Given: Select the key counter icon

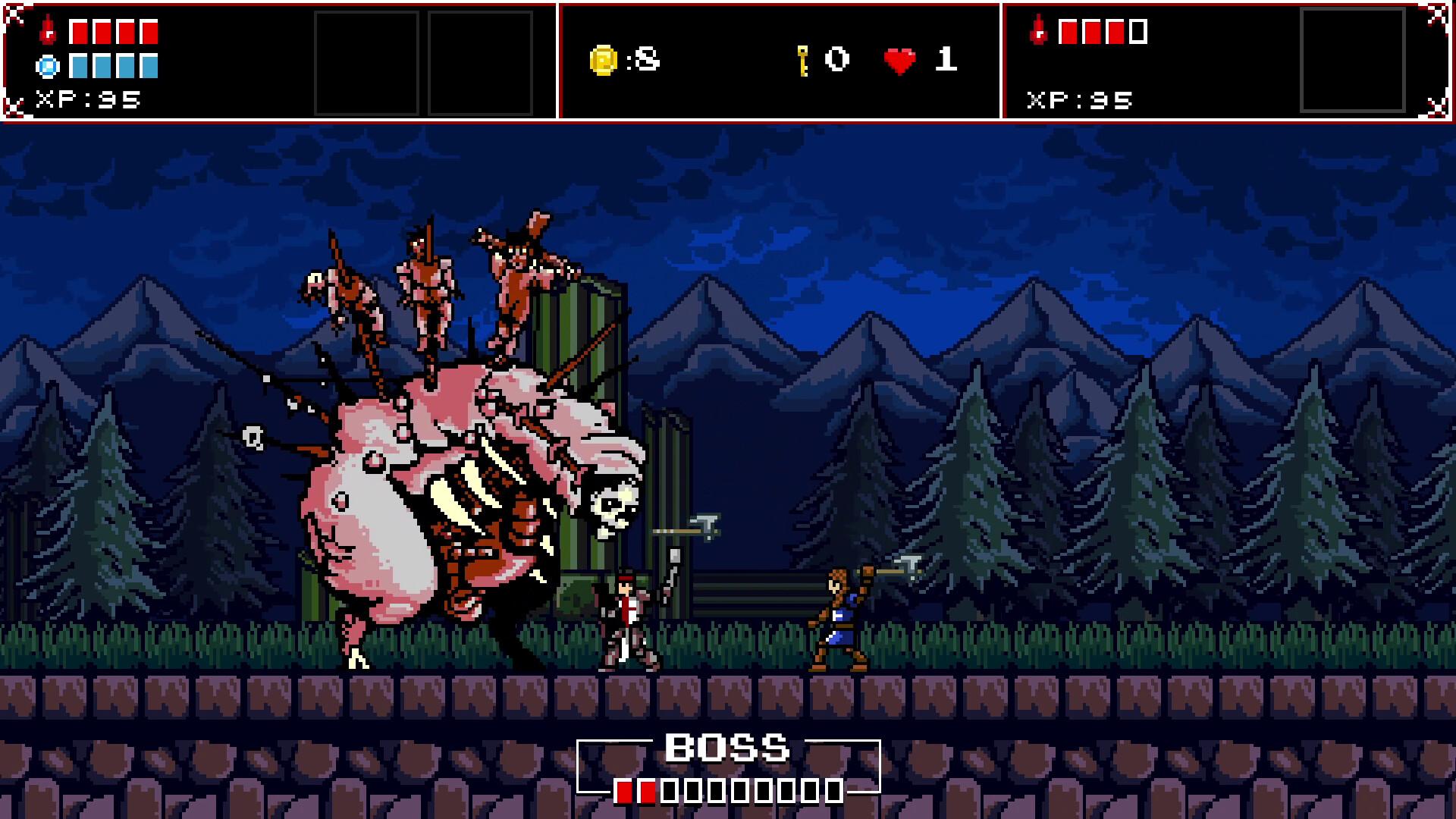Looking at the screenshot, I should 802,61.
